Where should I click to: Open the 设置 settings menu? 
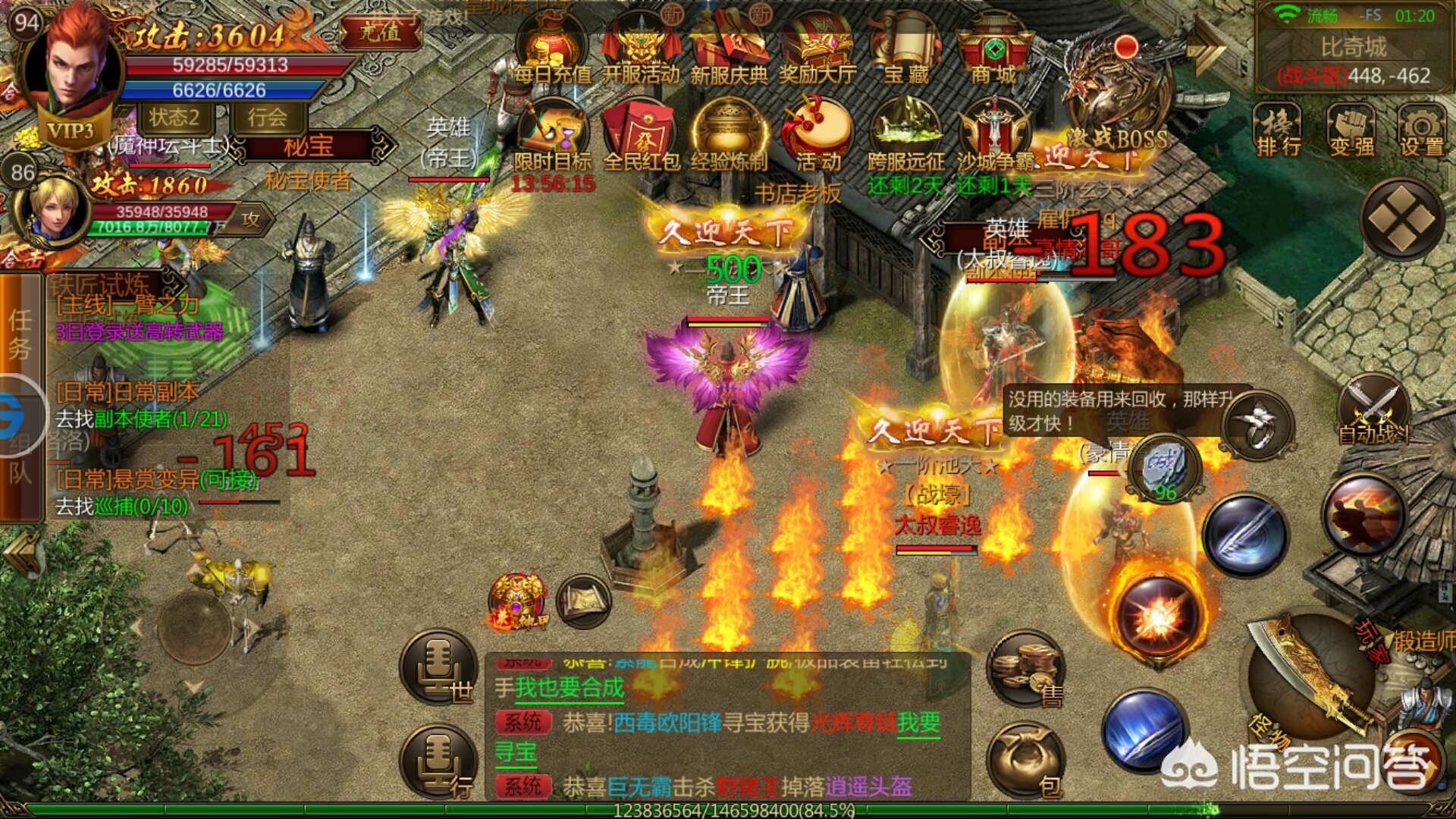click(x=1421, y=130)
